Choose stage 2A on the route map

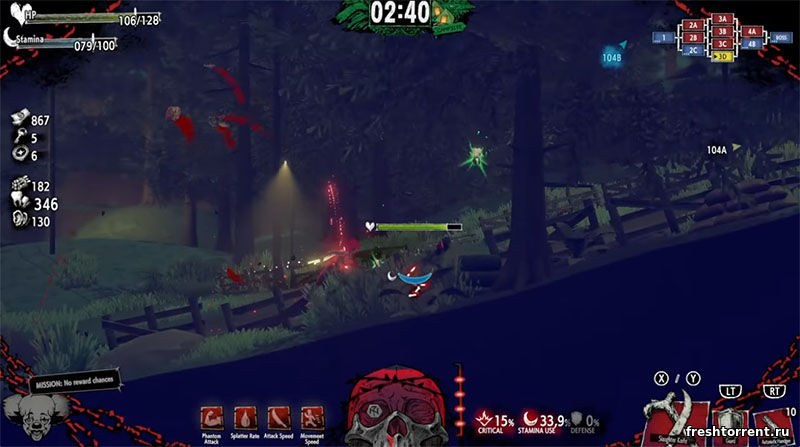coord(693,25)
